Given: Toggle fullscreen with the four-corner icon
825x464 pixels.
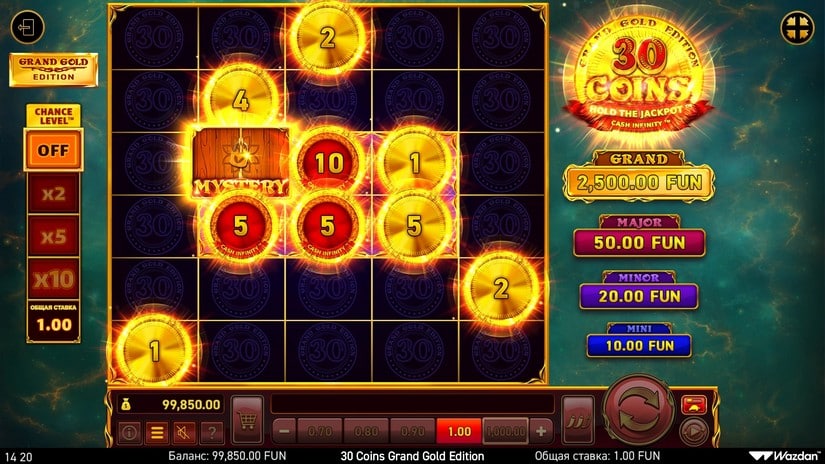Looking at the screenshot, I should coord(797,25).
